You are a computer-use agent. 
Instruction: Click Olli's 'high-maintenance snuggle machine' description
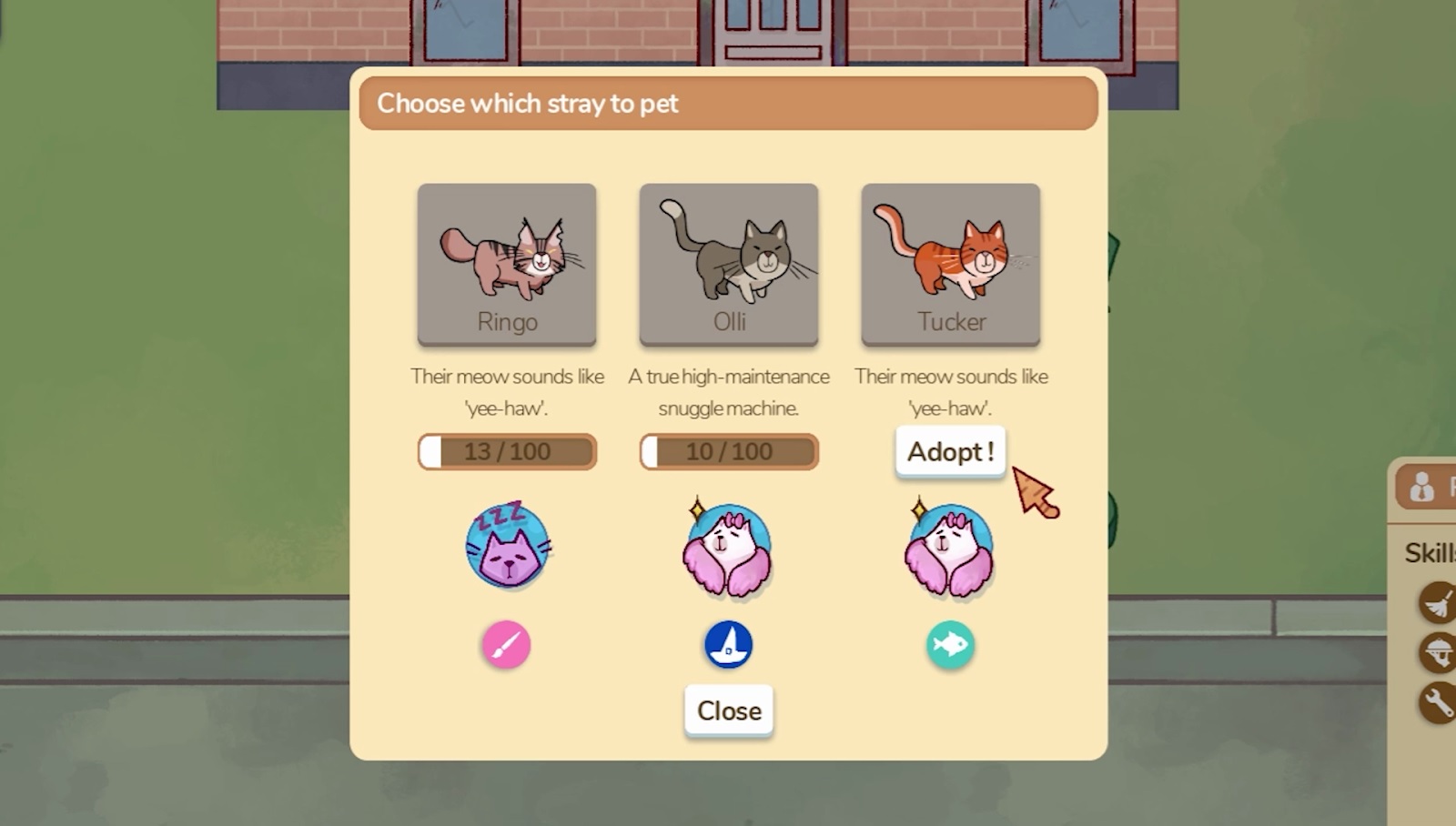click(728, 392)
